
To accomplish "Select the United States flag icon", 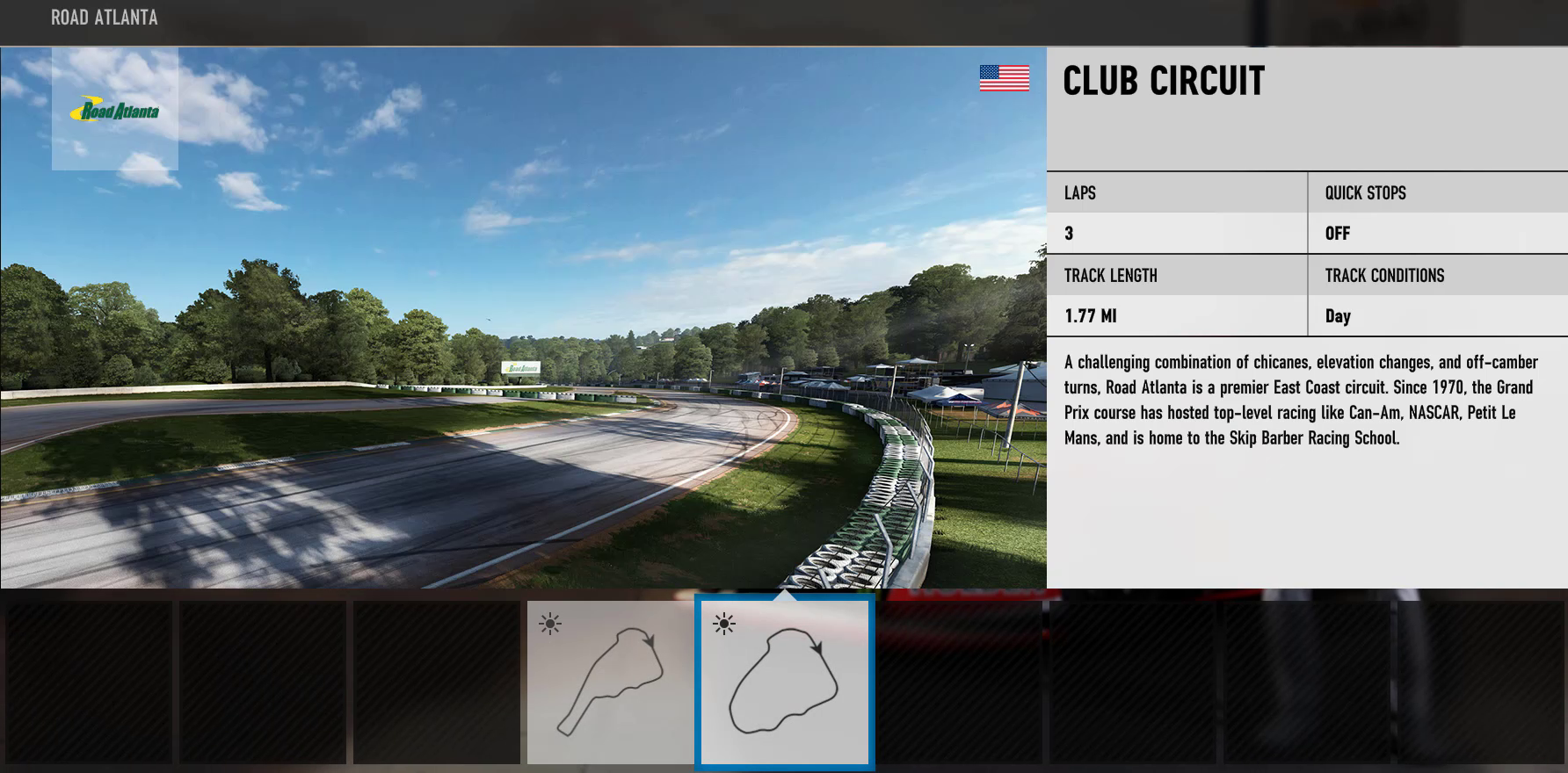I will (1003, 77).
